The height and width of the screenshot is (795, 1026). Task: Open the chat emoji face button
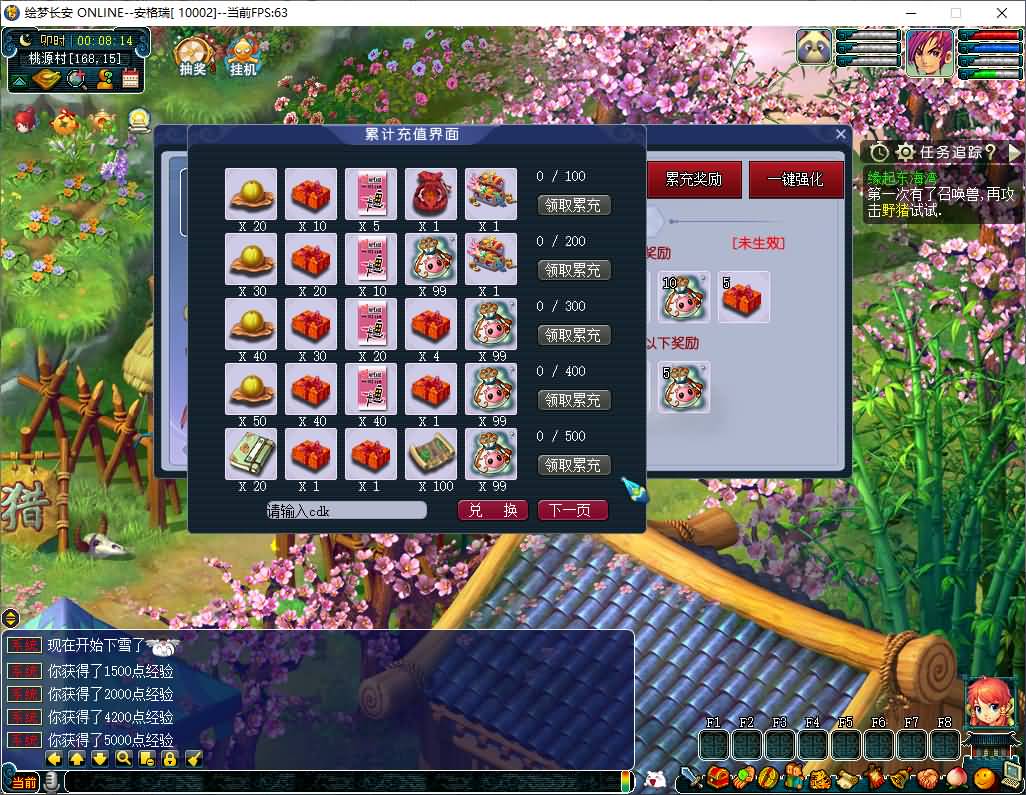[655, 778]
